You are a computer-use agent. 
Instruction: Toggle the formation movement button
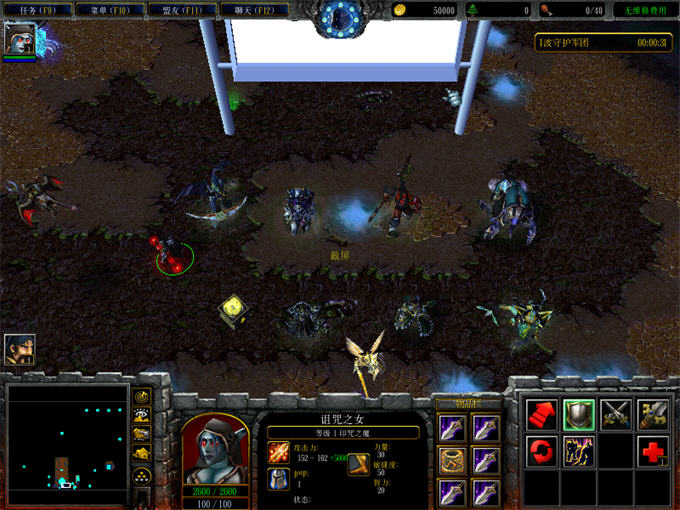pos(143,475)
